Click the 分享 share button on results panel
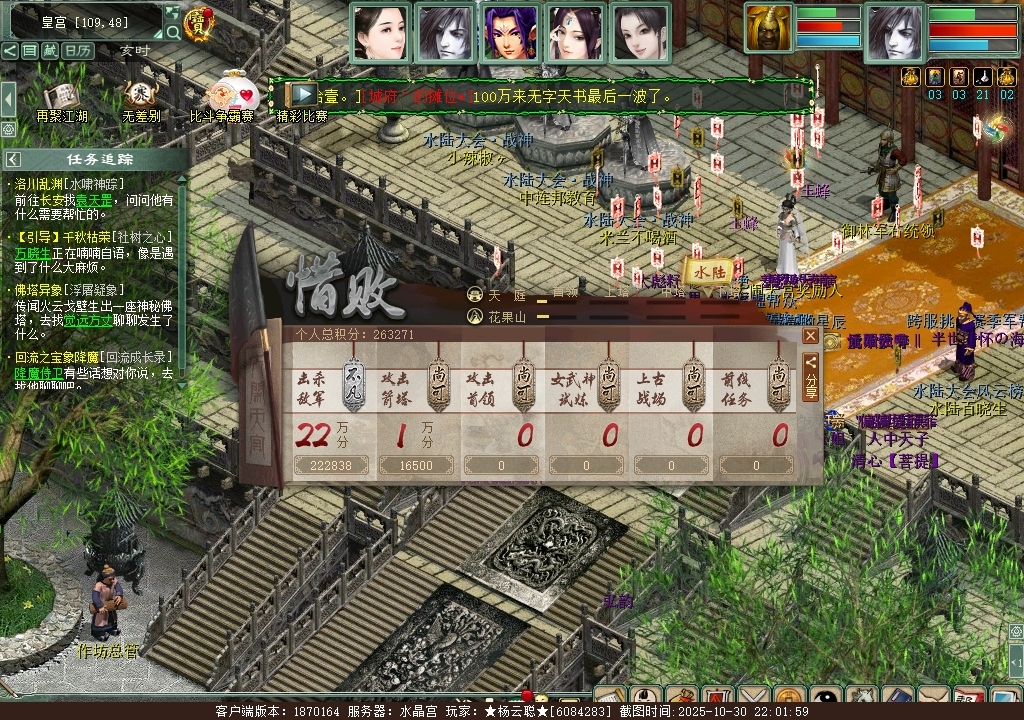Viewport: 1024px width, 720px height. pyautogui.click(x=811, y=375)
